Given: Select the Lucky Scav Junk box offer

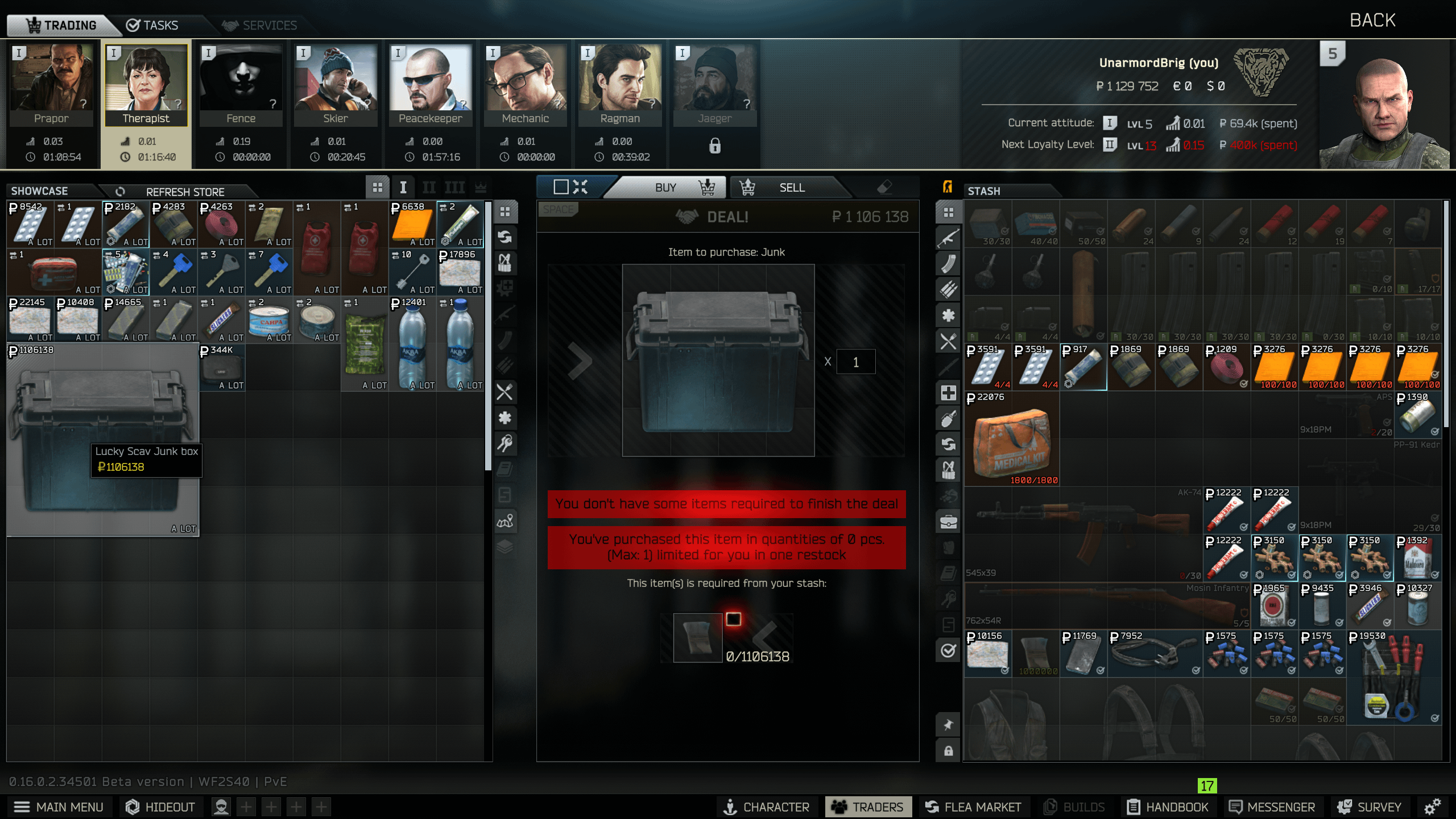Looking at the screenshot, I should pyautogui.click(x=103, y=439).
